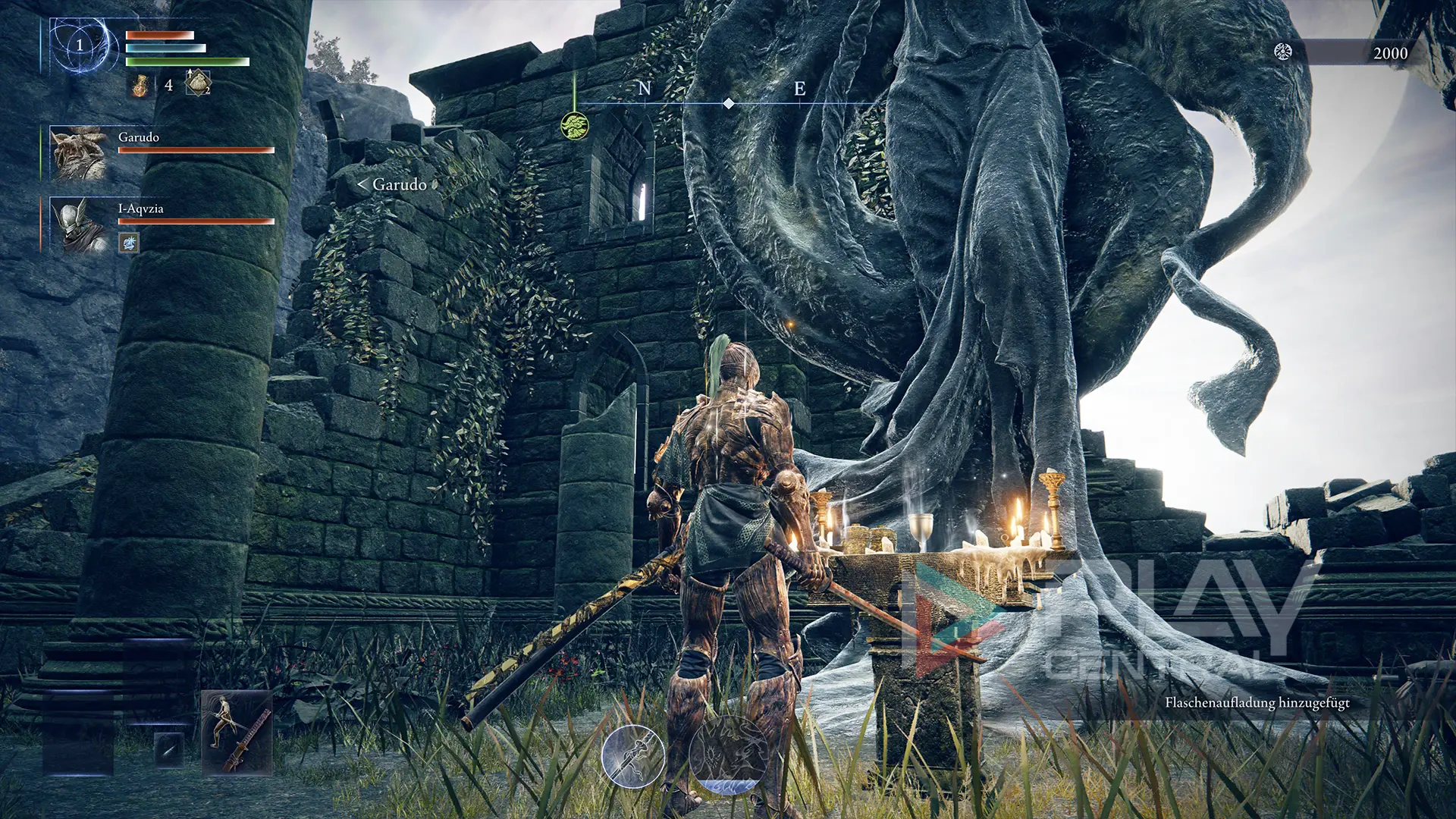
Task: Activate the beast ultimate art icon
Action: click(x=728, y=755)
